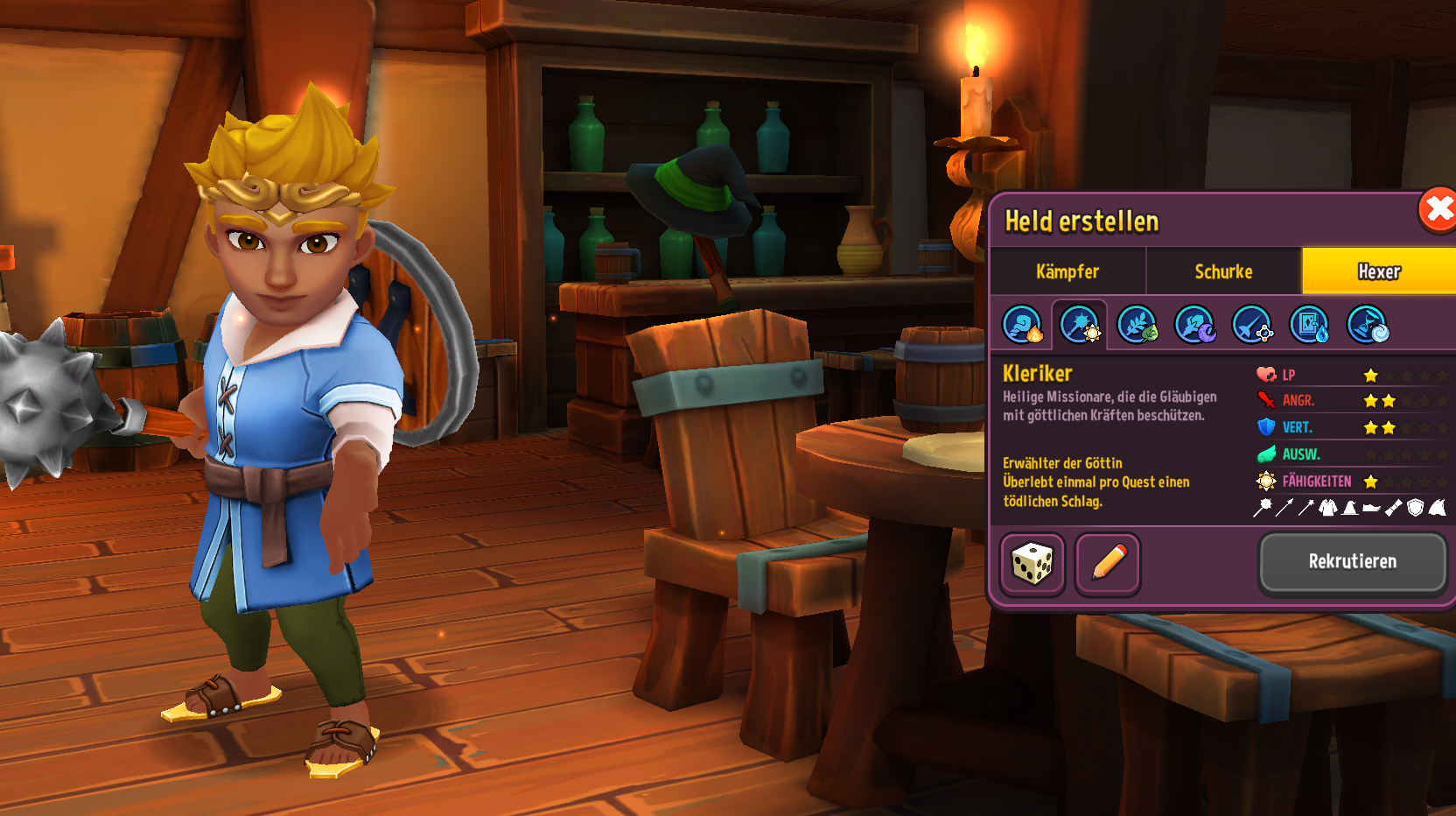Click the Rekrutieren button

(1352, 562)
